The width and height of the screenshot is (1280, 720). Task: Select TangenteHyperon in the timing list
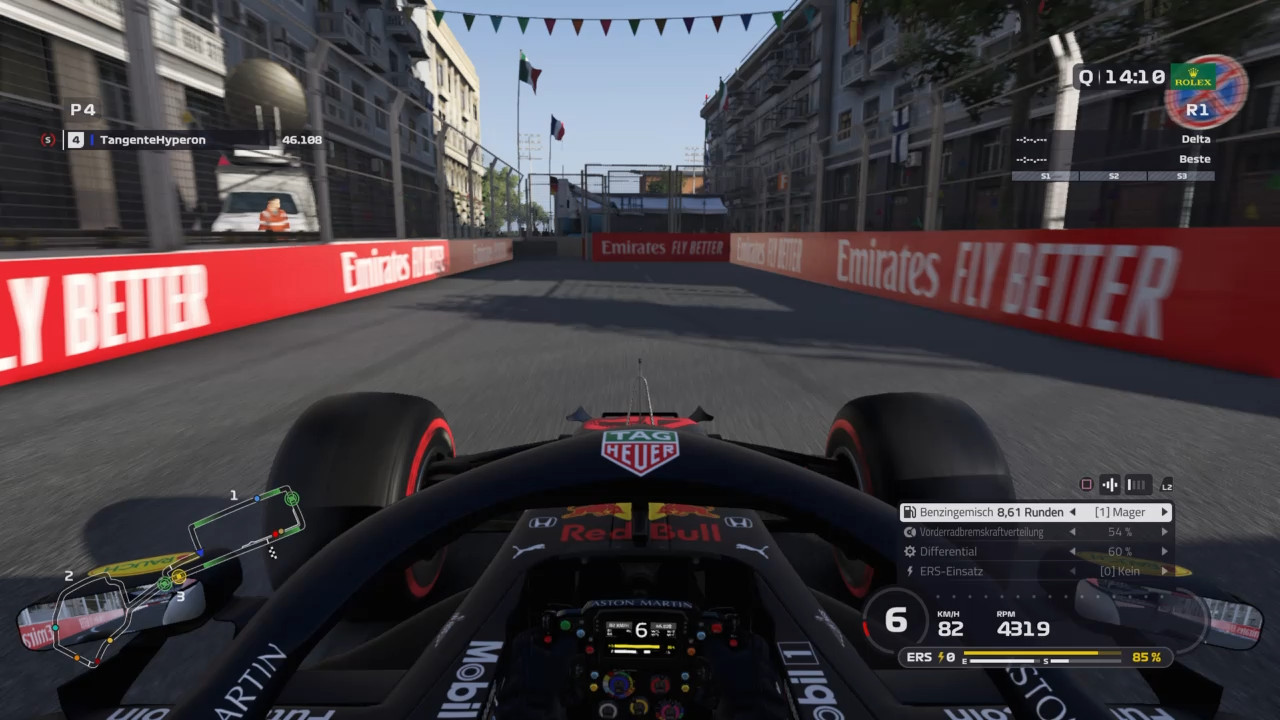point(152,140)
